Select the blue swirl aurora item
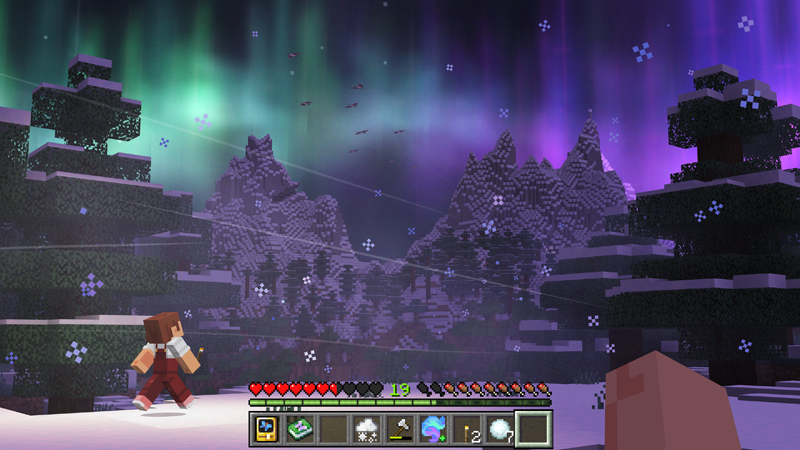This screenshot has width=800, height=450. click(x=433, y=430)
